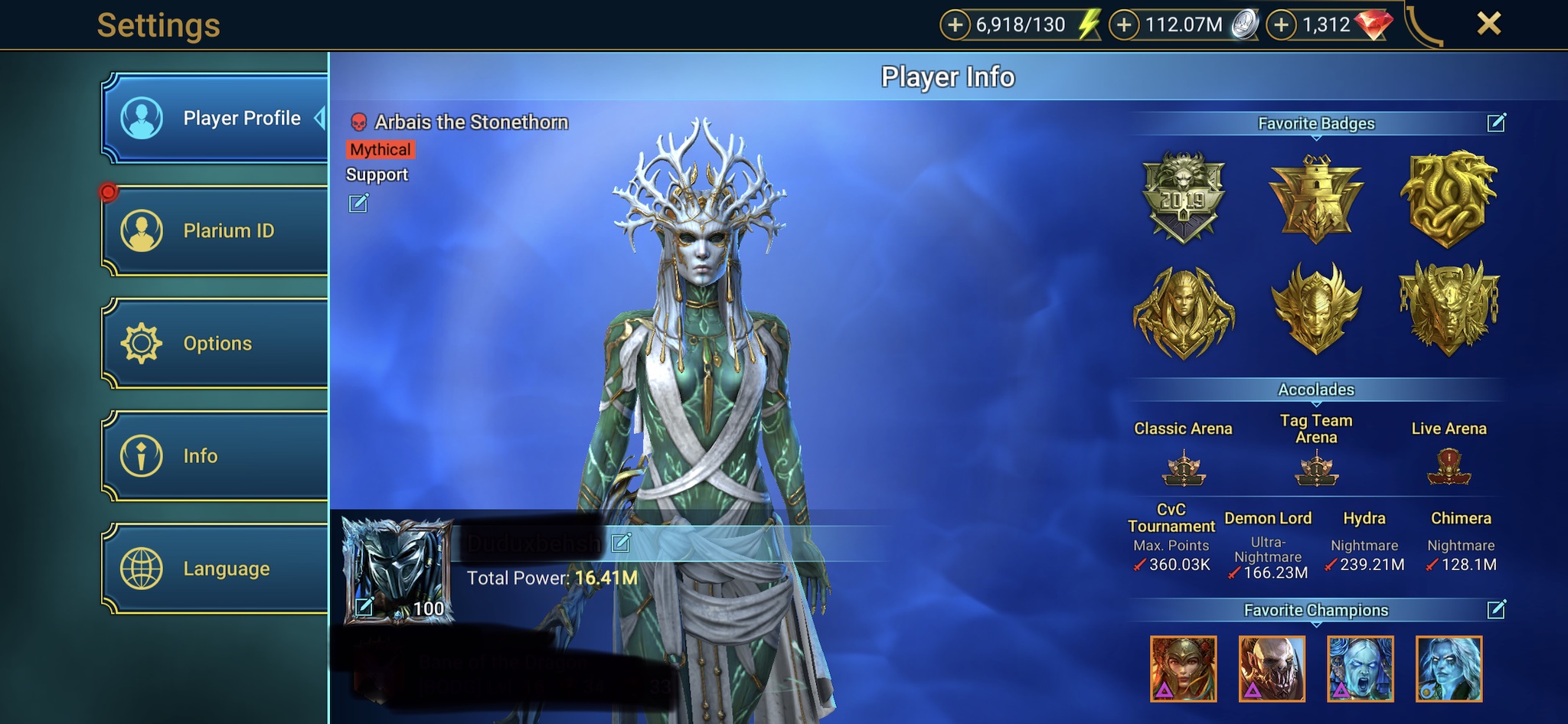
Task: Add silver using the plus button
Action: (x=1124, y=25)
